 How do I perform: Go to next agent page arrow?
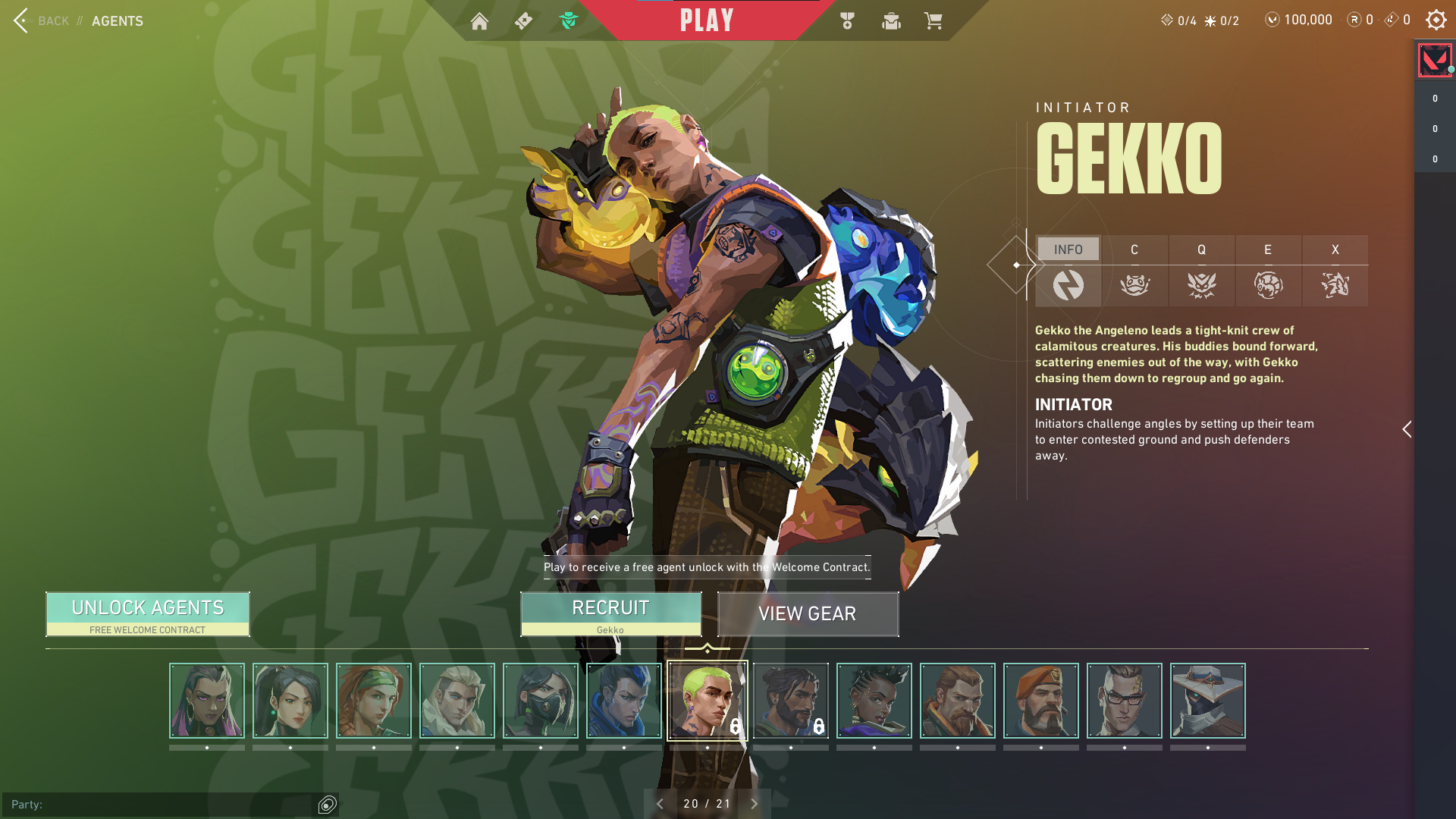[754, 803]
